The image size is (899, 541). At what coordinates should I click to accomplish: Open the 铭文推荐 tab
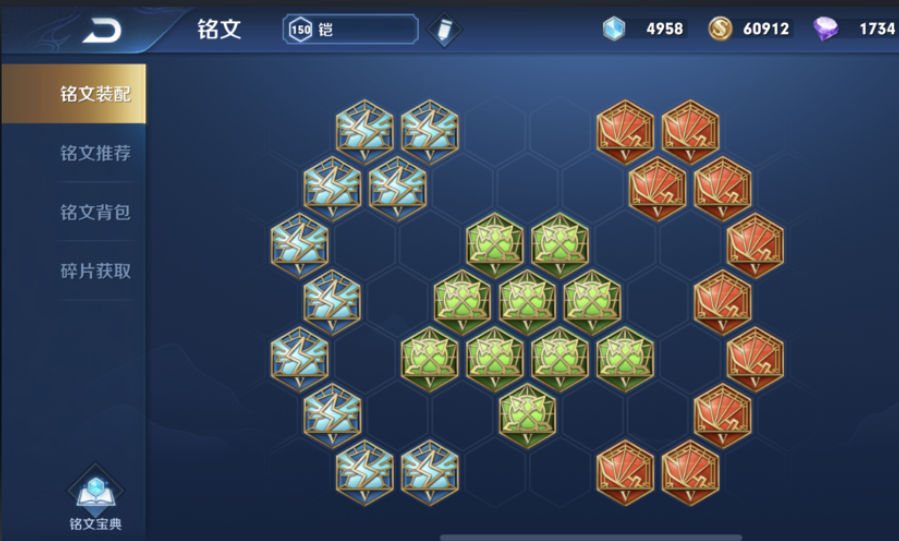pyautogui.click(x=94, y=153)
